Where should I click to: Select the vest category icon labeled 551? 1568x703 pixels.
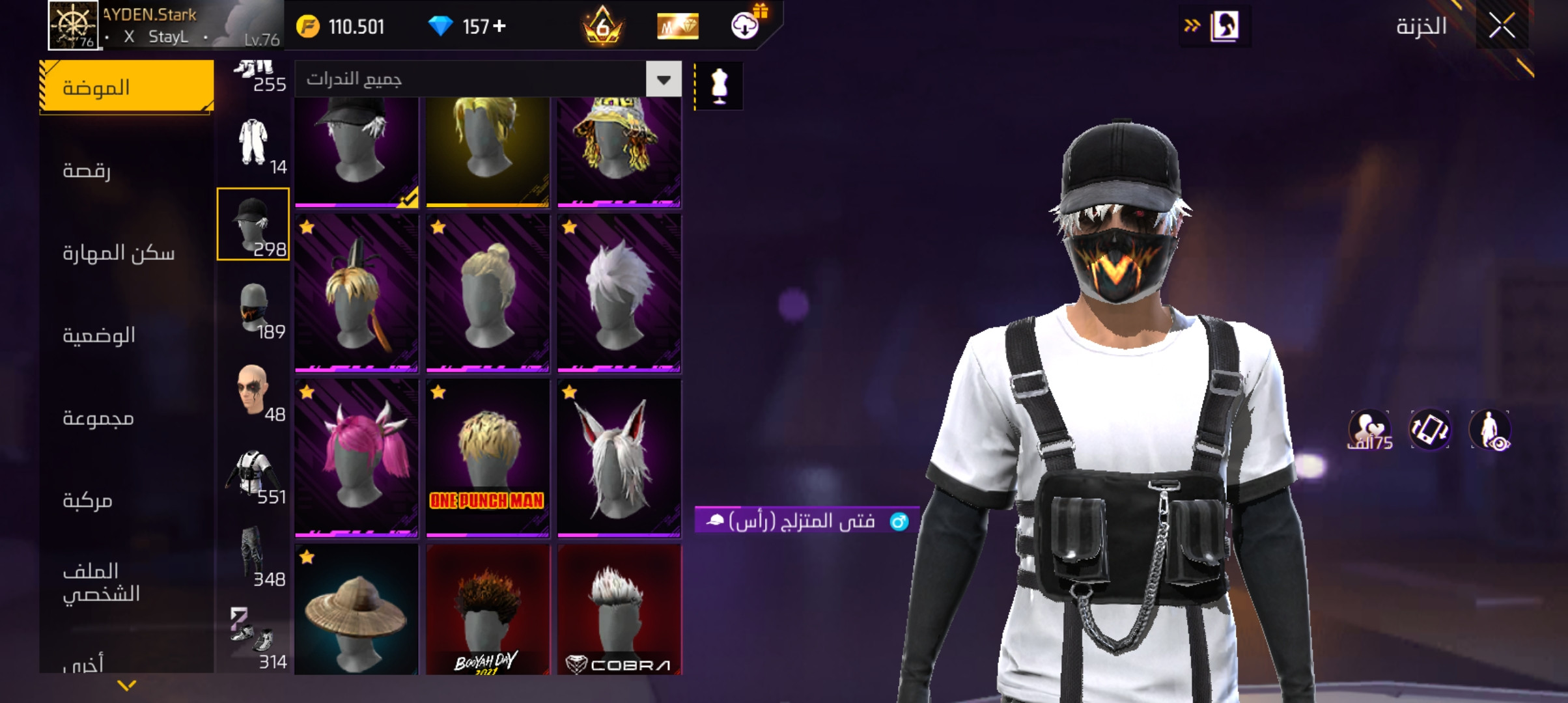point(255,472)
